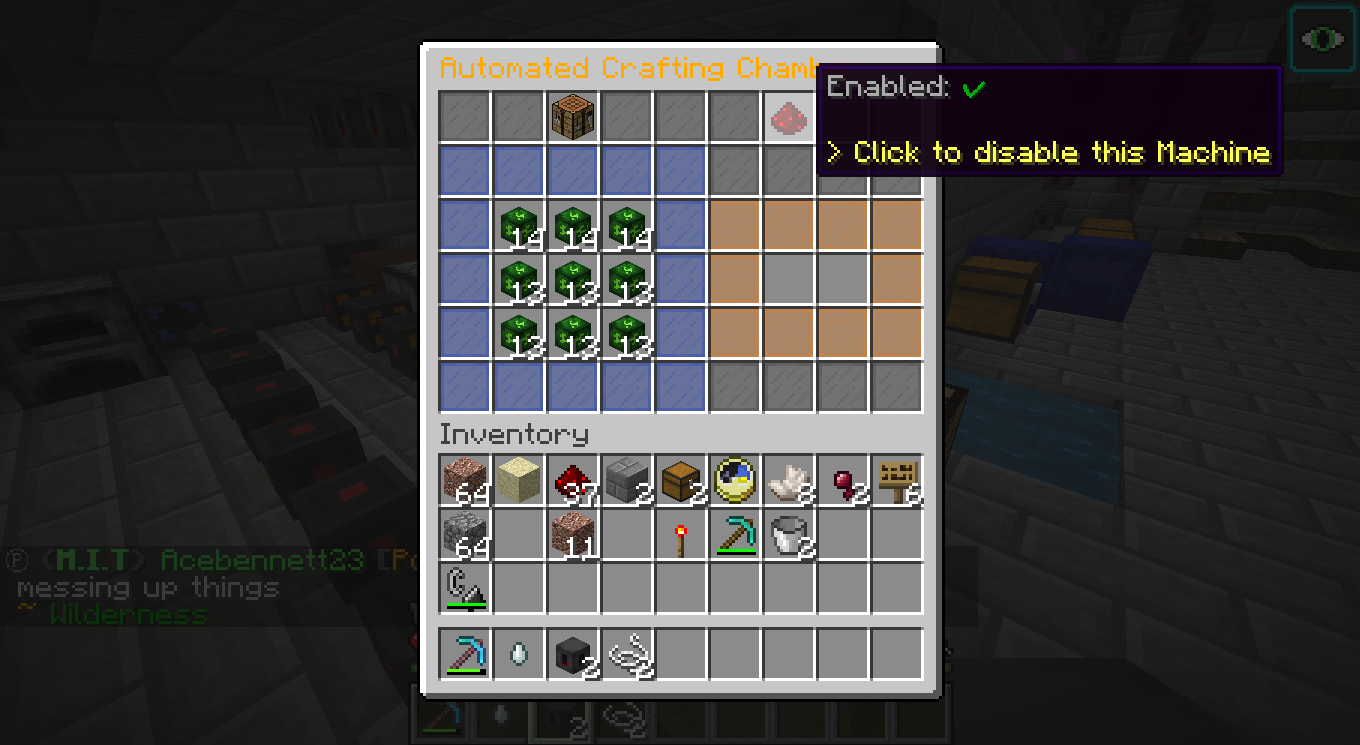This screenshot has height=745, width=1360.
Task: Click the cobblestone stack of 64
Action: click(465, 535)
